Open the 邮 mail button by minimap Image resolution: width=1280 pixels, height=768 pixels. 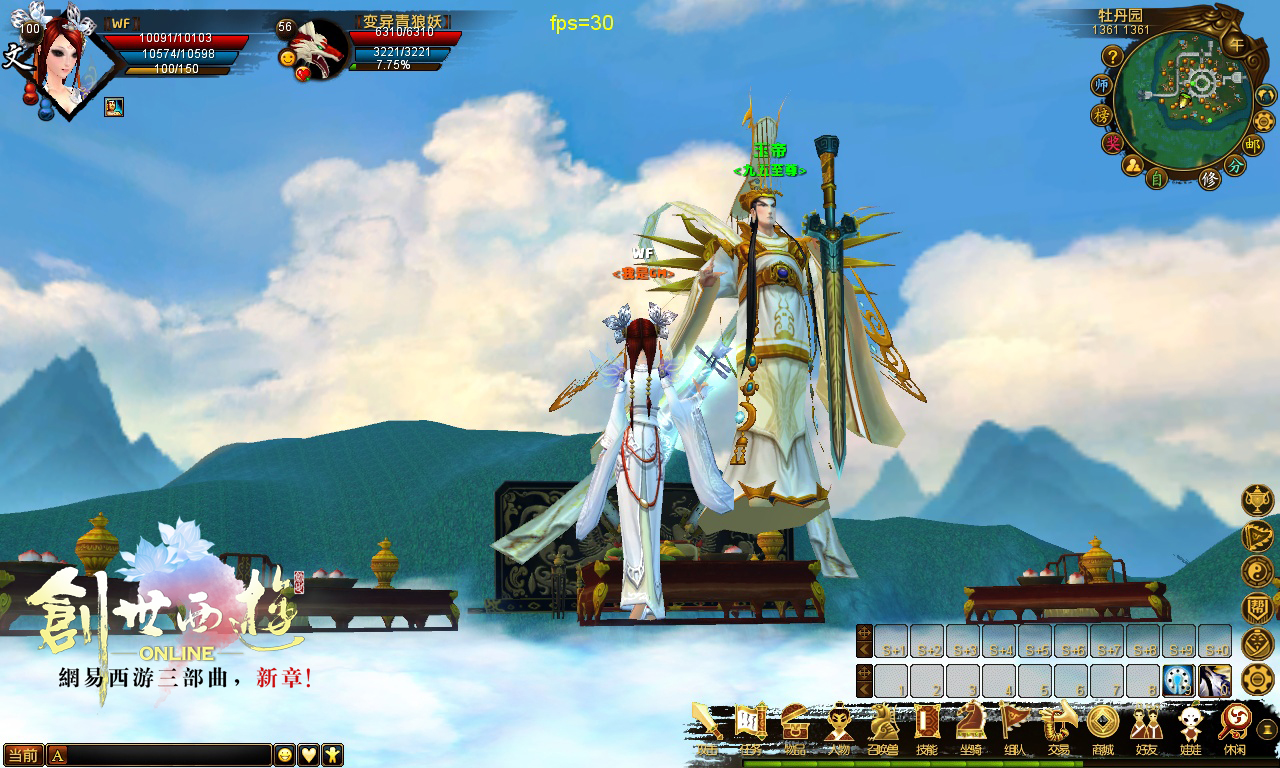pyautogui.click(x=1253, y=144)
